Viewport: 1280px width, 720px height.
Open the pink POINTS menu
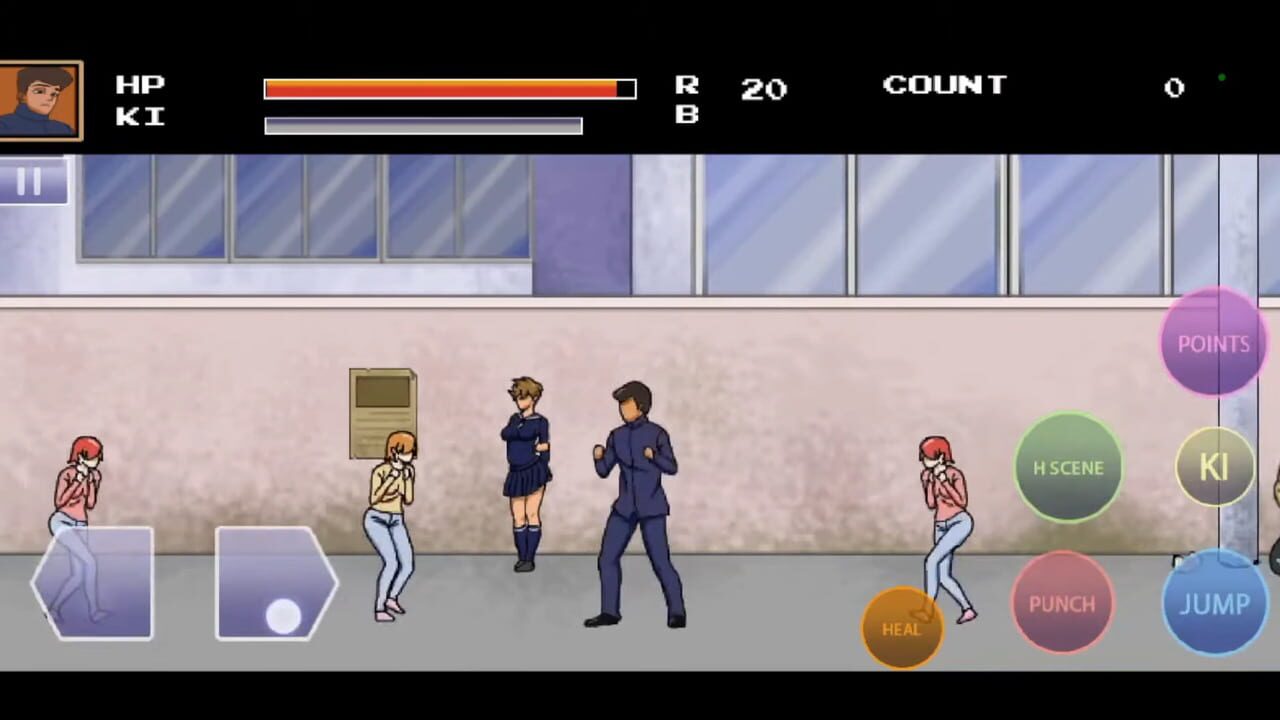(1213, 344)
